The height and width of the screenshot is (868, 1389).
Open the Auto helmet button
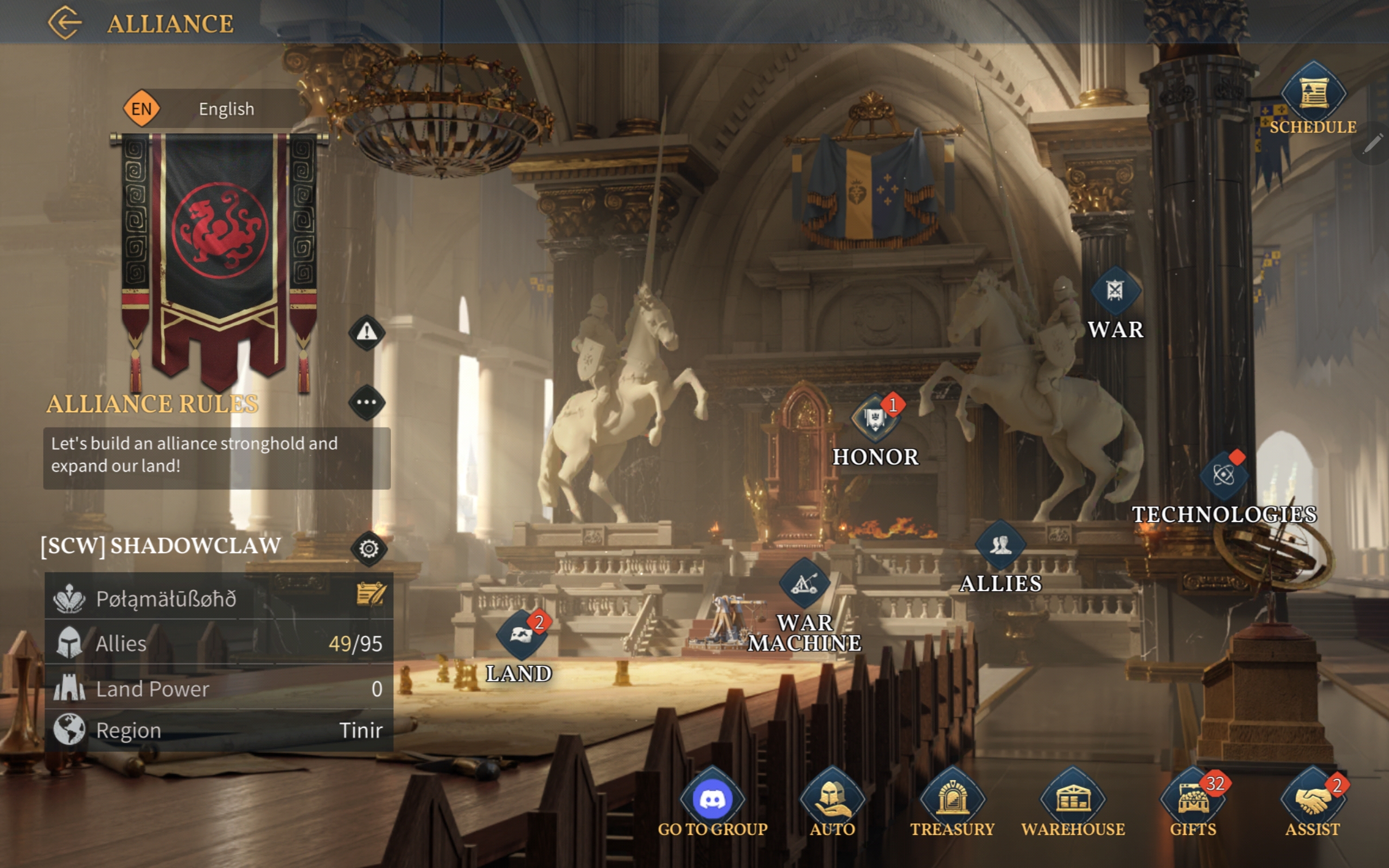tap(832, 800)
